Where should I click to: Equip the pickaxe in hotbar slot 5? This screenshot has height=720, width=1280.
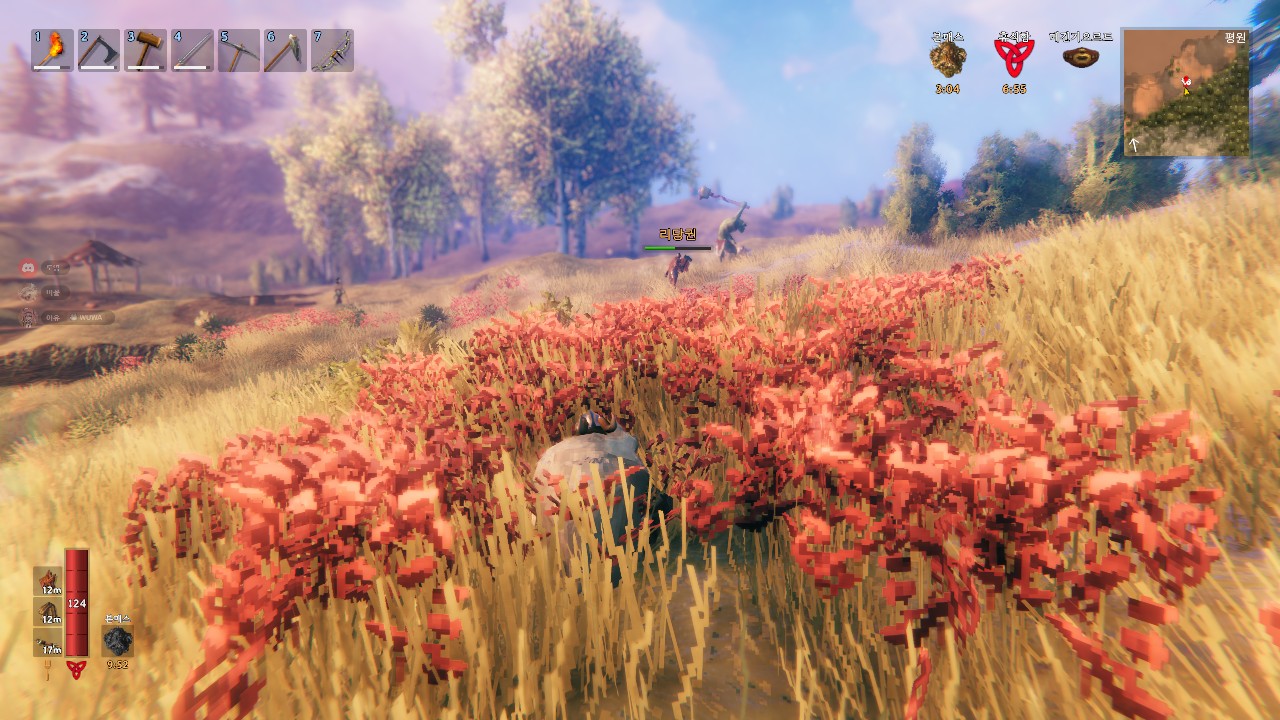coord(238,50)
